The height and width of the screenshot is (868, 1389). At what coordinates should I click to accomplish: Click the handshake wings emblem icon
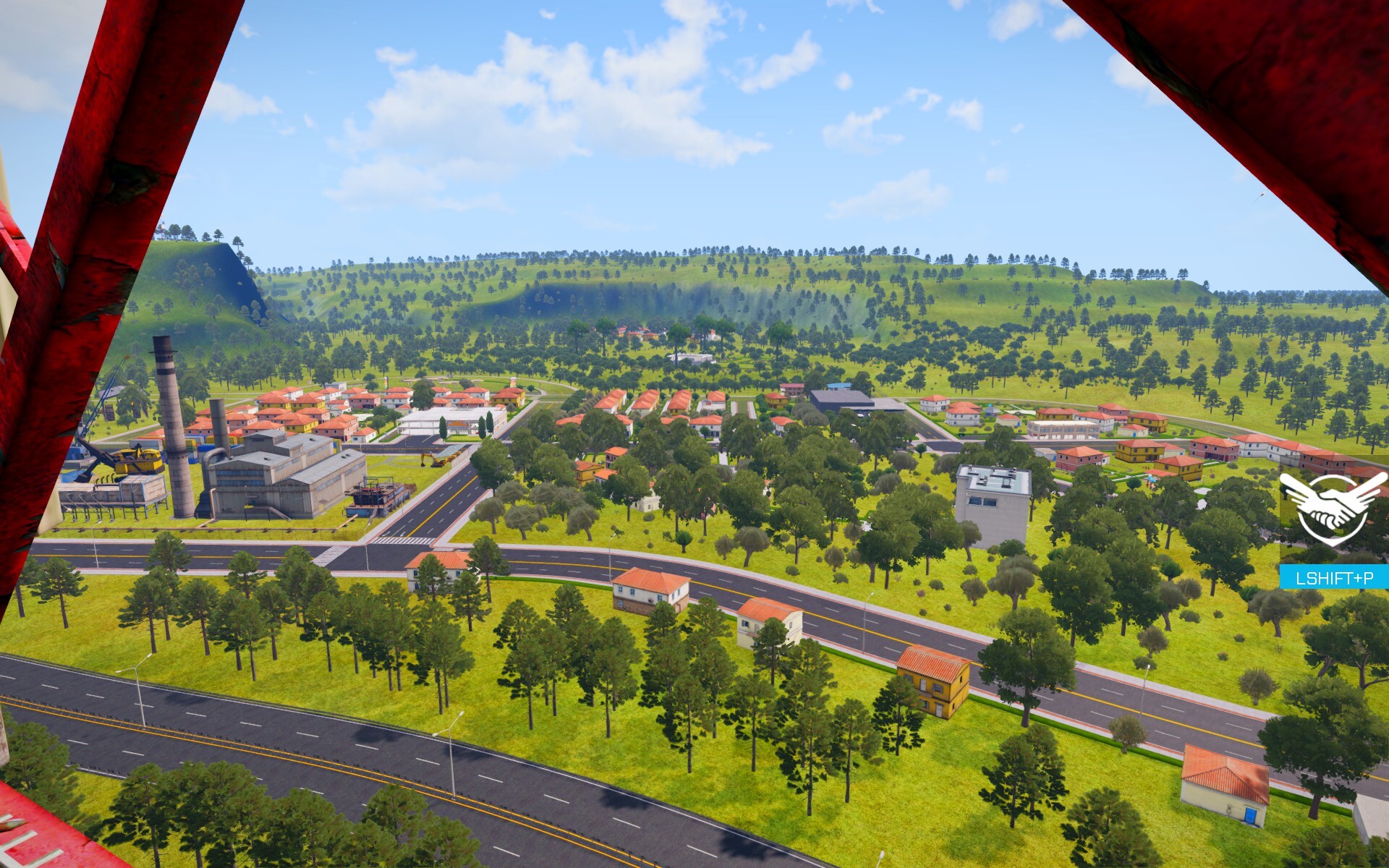coord(1333,508)
